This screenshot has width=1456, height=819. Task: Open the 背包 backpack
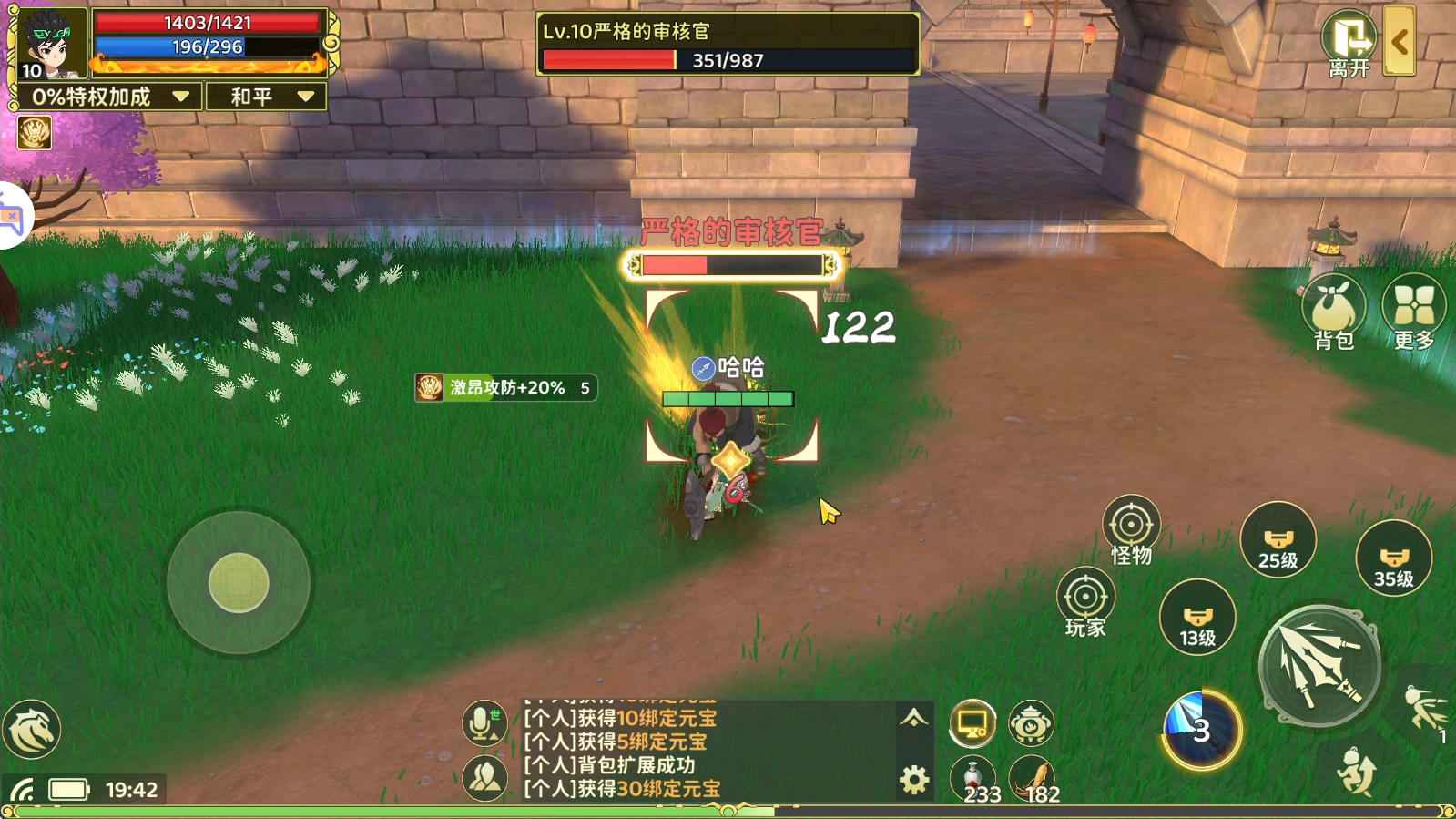[x=1333, y=312]
